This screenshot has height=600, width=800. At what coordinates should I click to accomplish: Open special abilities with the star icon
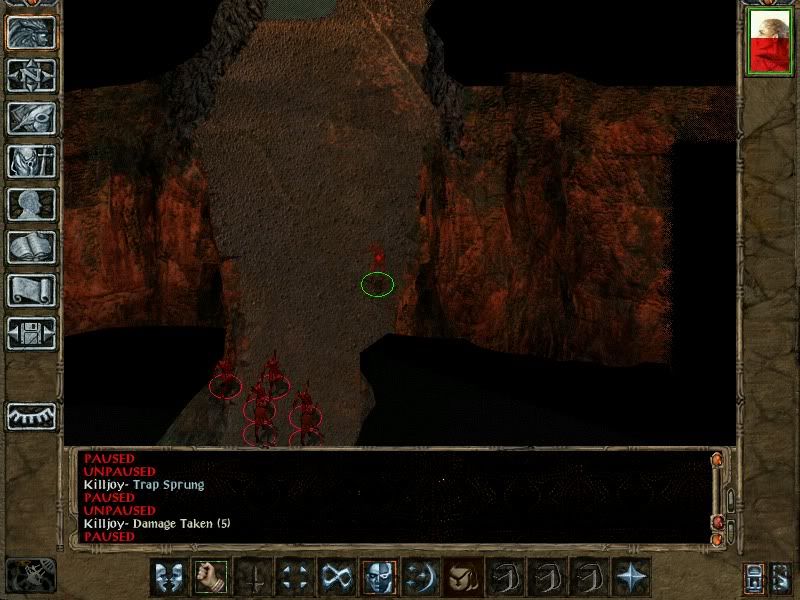(x=631, y=577)
